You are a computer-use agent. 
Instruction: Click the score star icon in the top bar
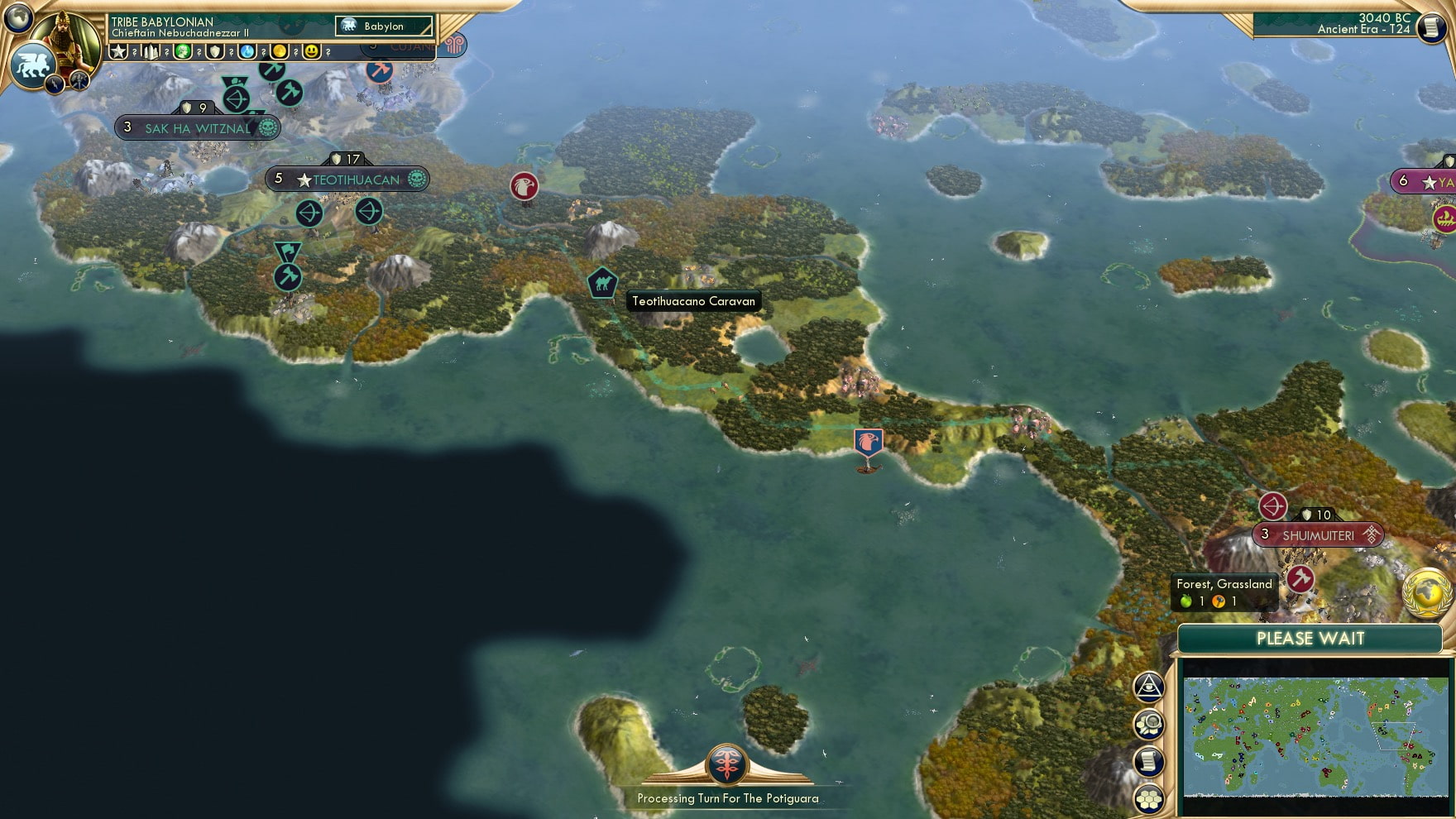(117, 52)
